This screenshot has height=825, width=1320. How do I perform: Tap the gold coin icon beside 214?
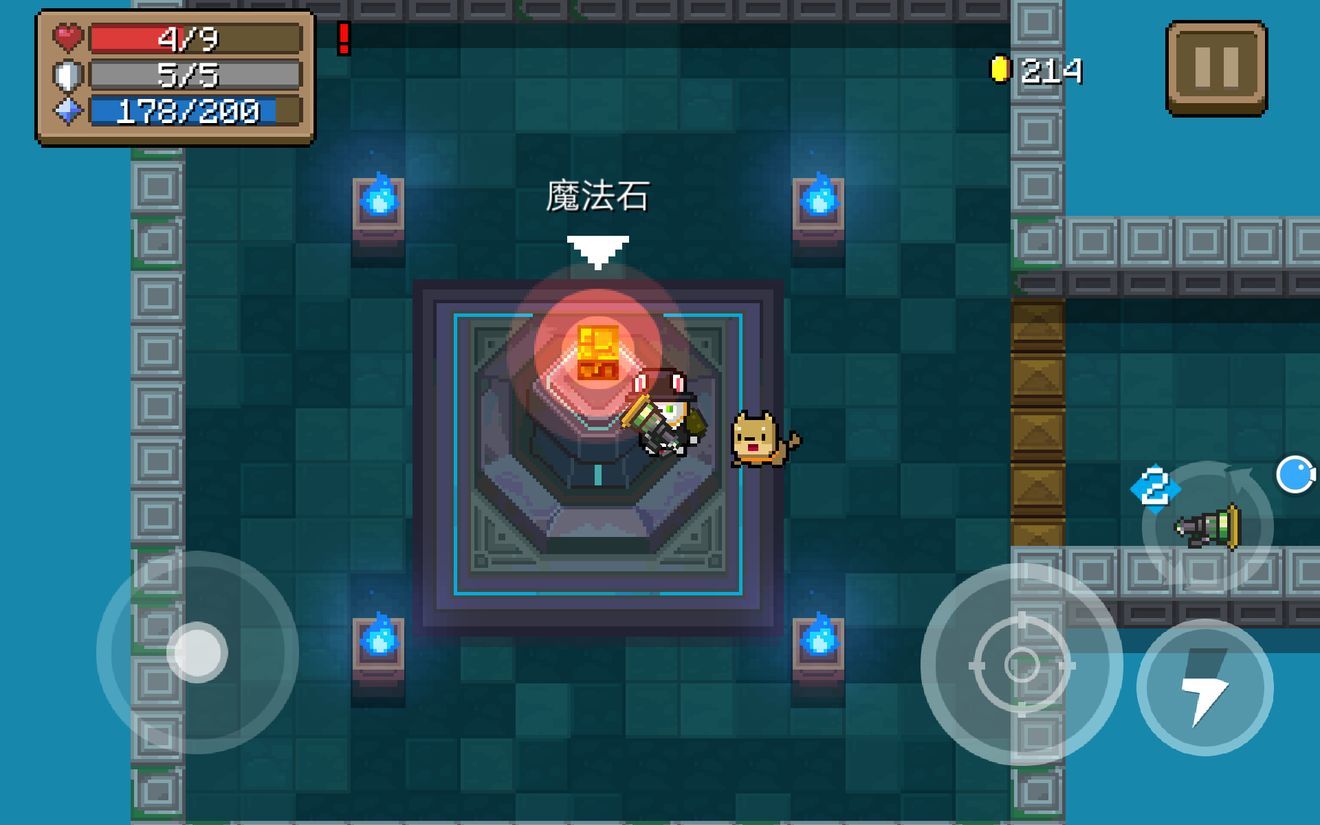tap(1002, 68)
